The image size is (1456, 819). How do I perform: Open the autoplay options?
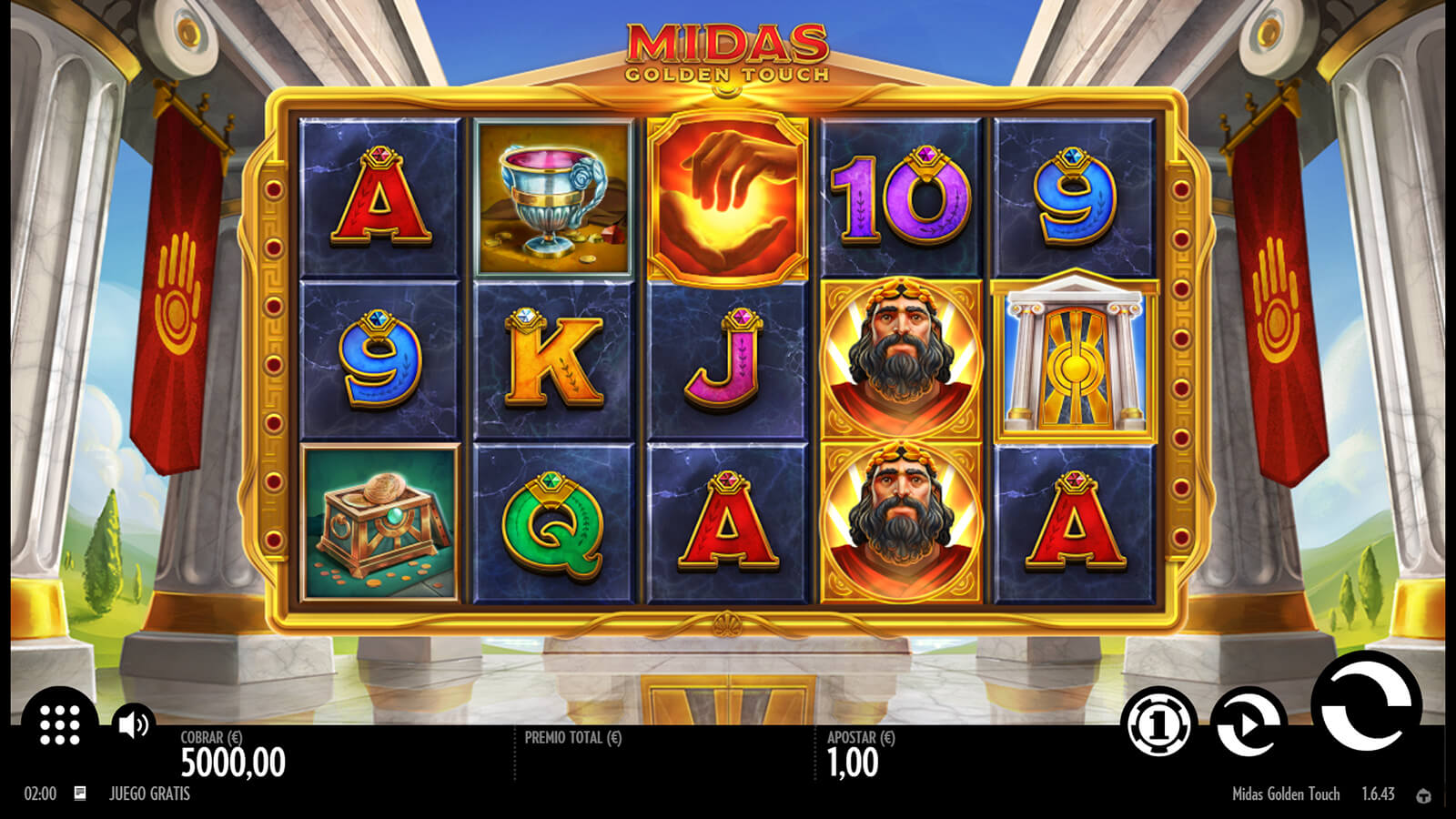coord(1249,724)
